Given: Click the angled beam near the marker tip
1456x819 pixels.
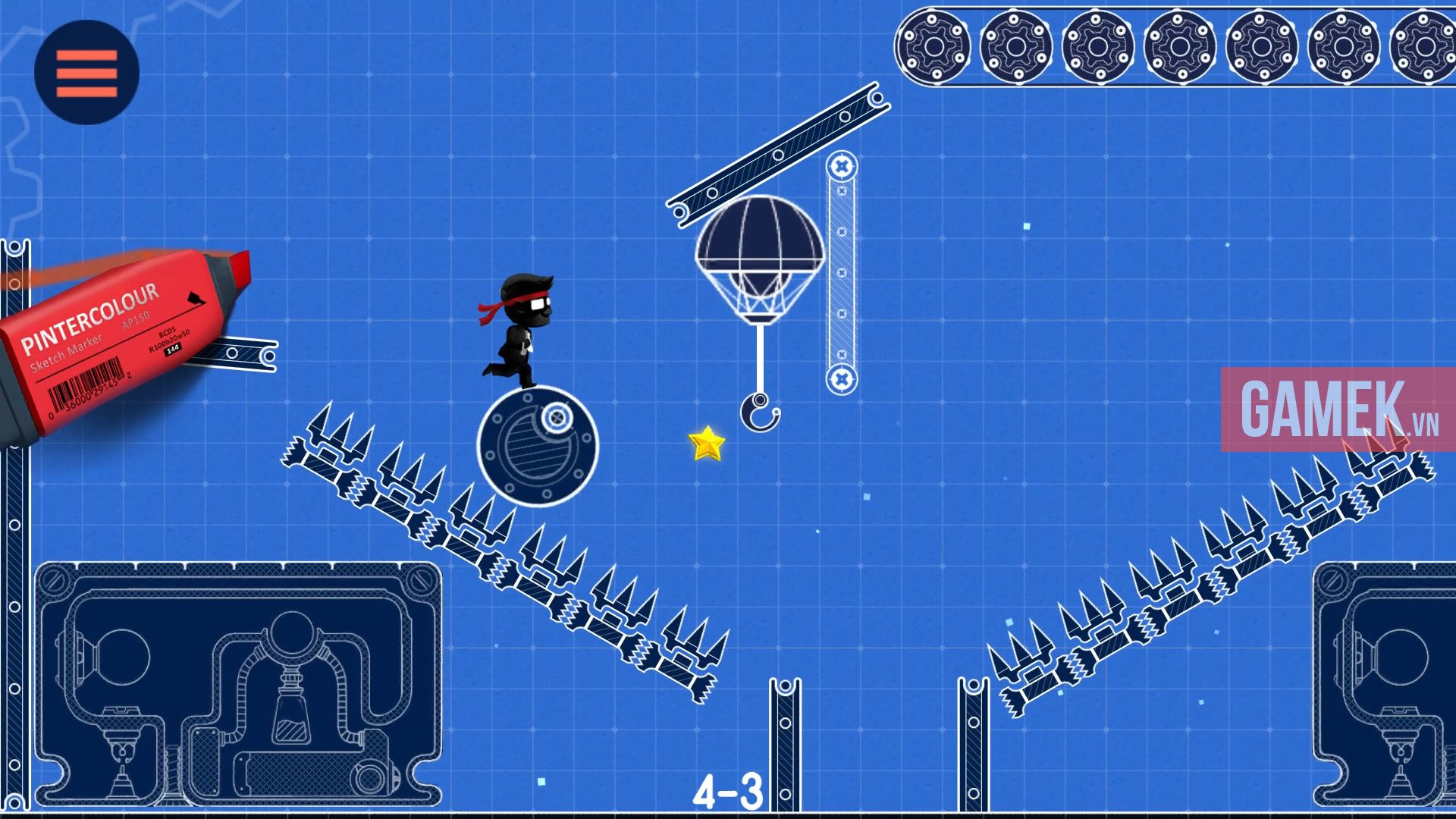Looking at the screenshot, I should (x=235, y=353).
